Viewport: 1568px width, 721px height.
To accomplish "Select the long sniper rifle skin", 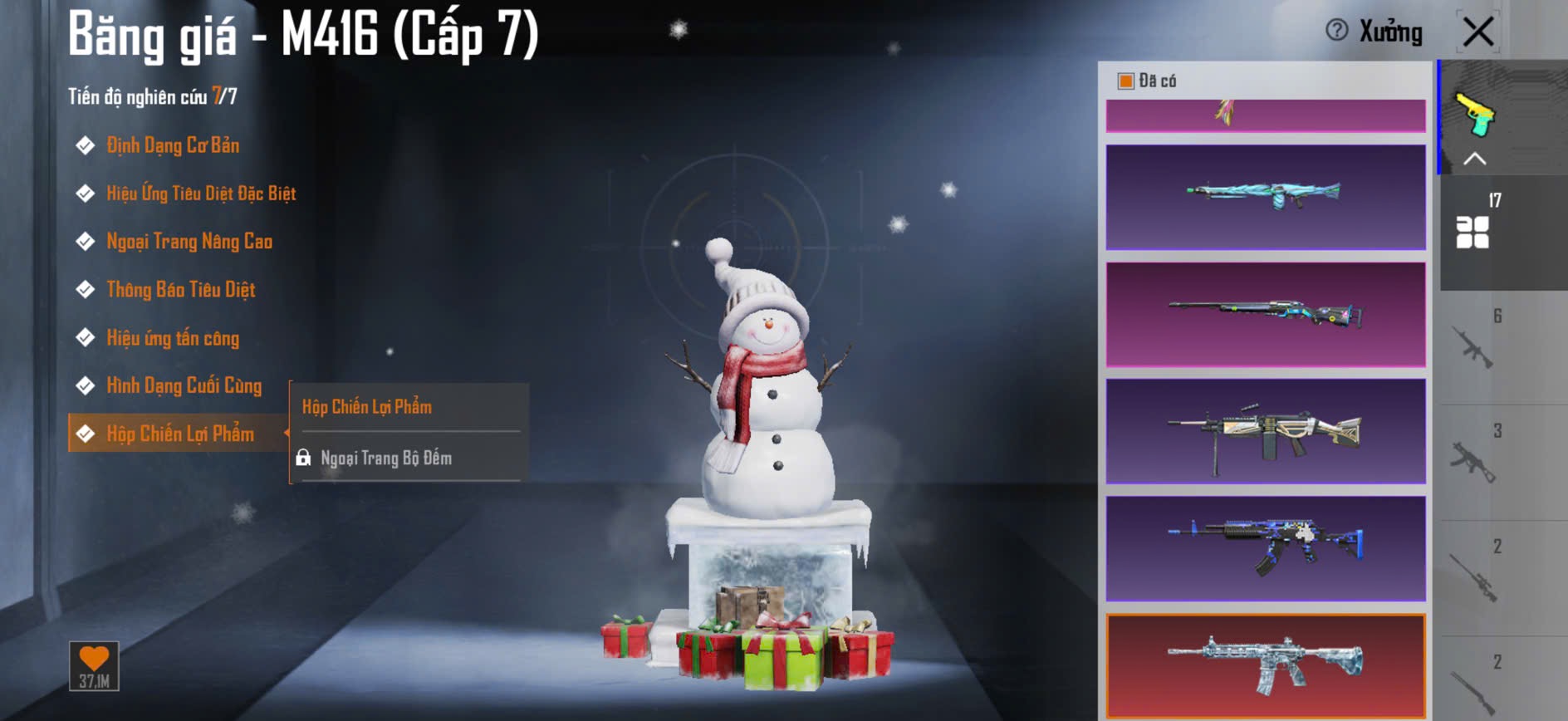I will click(x=1265, y=314).
